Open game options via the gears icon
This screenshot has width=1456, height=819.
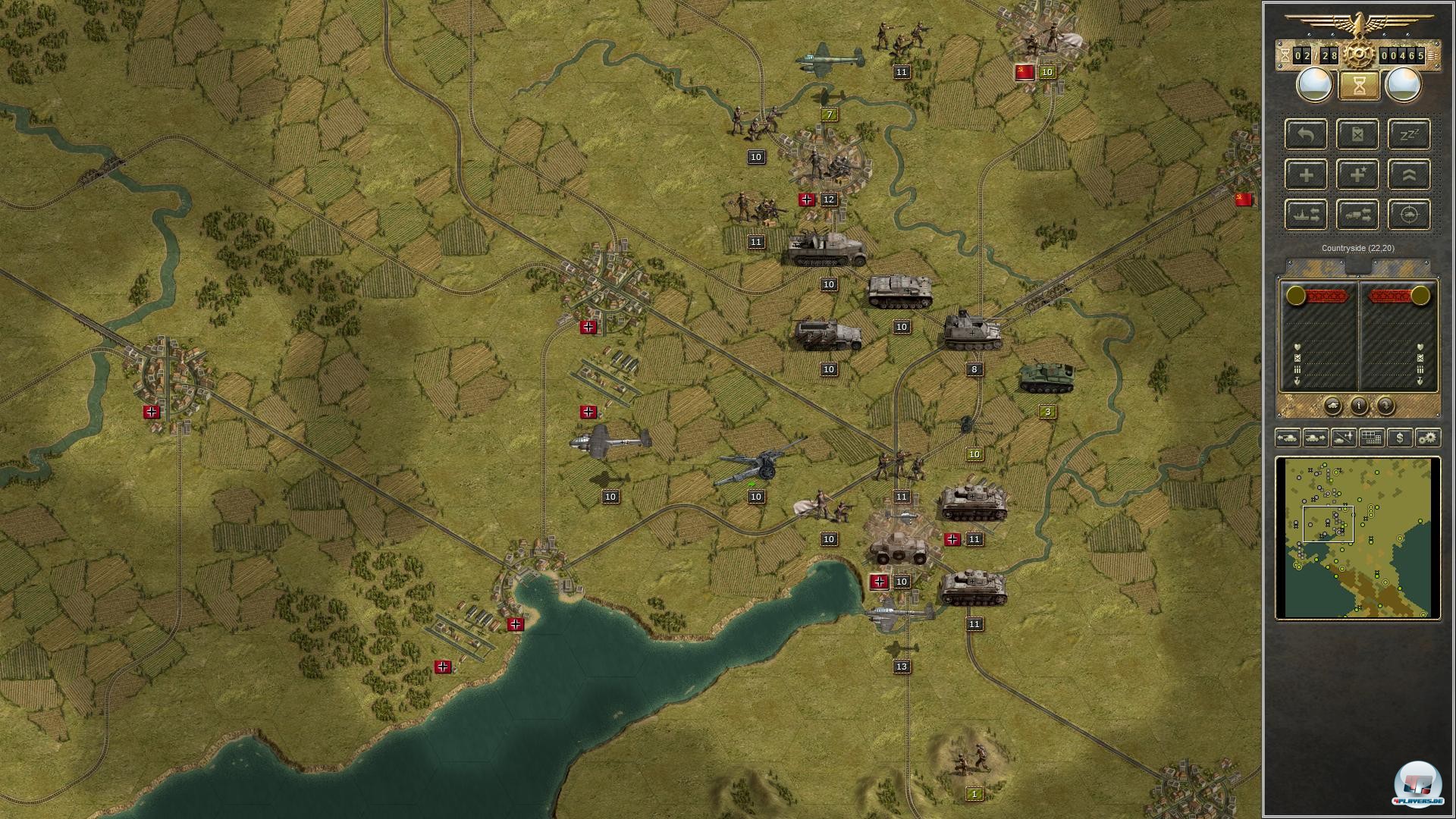click(1429, 438)
